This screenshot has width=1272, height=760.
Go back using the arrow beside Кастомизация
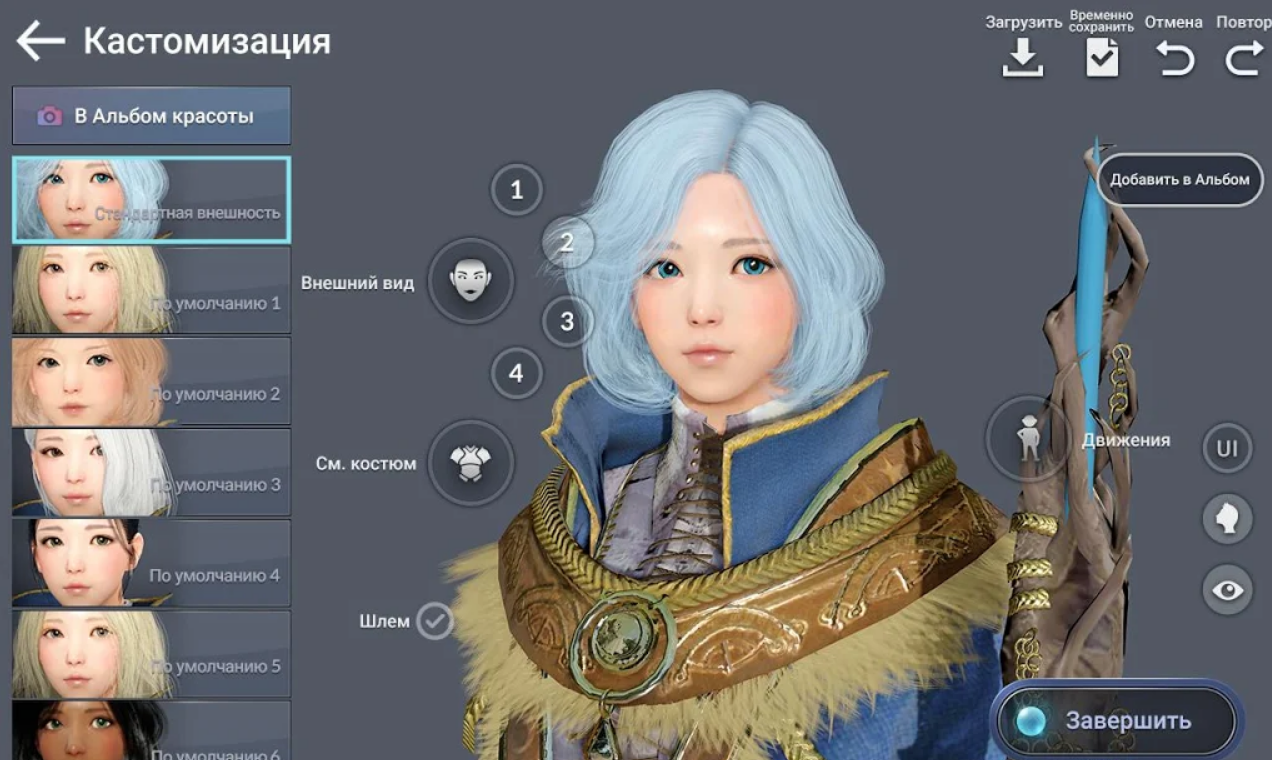[x=41, y=42]
